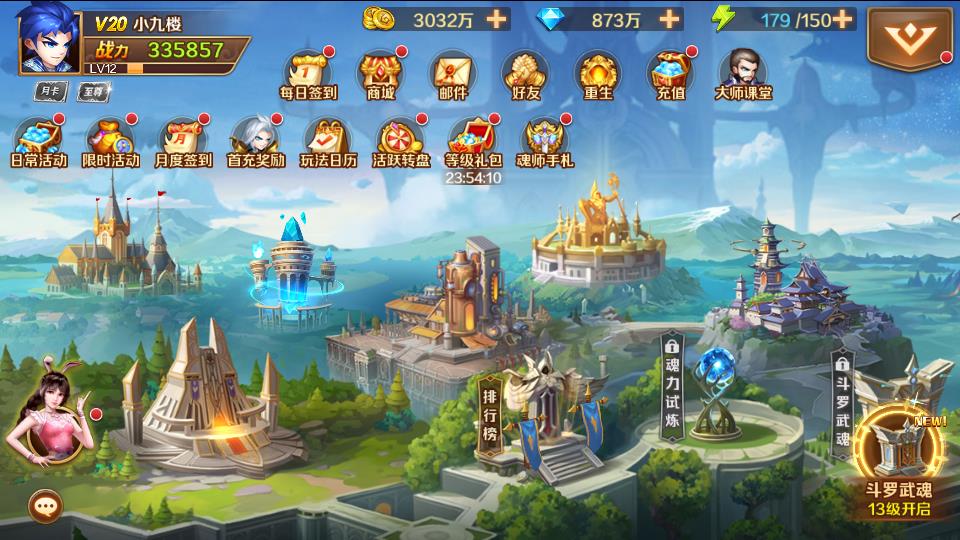Open 每日签到 daily sign-in
This screenshot has height=540, width=960.
click(308, 74)
